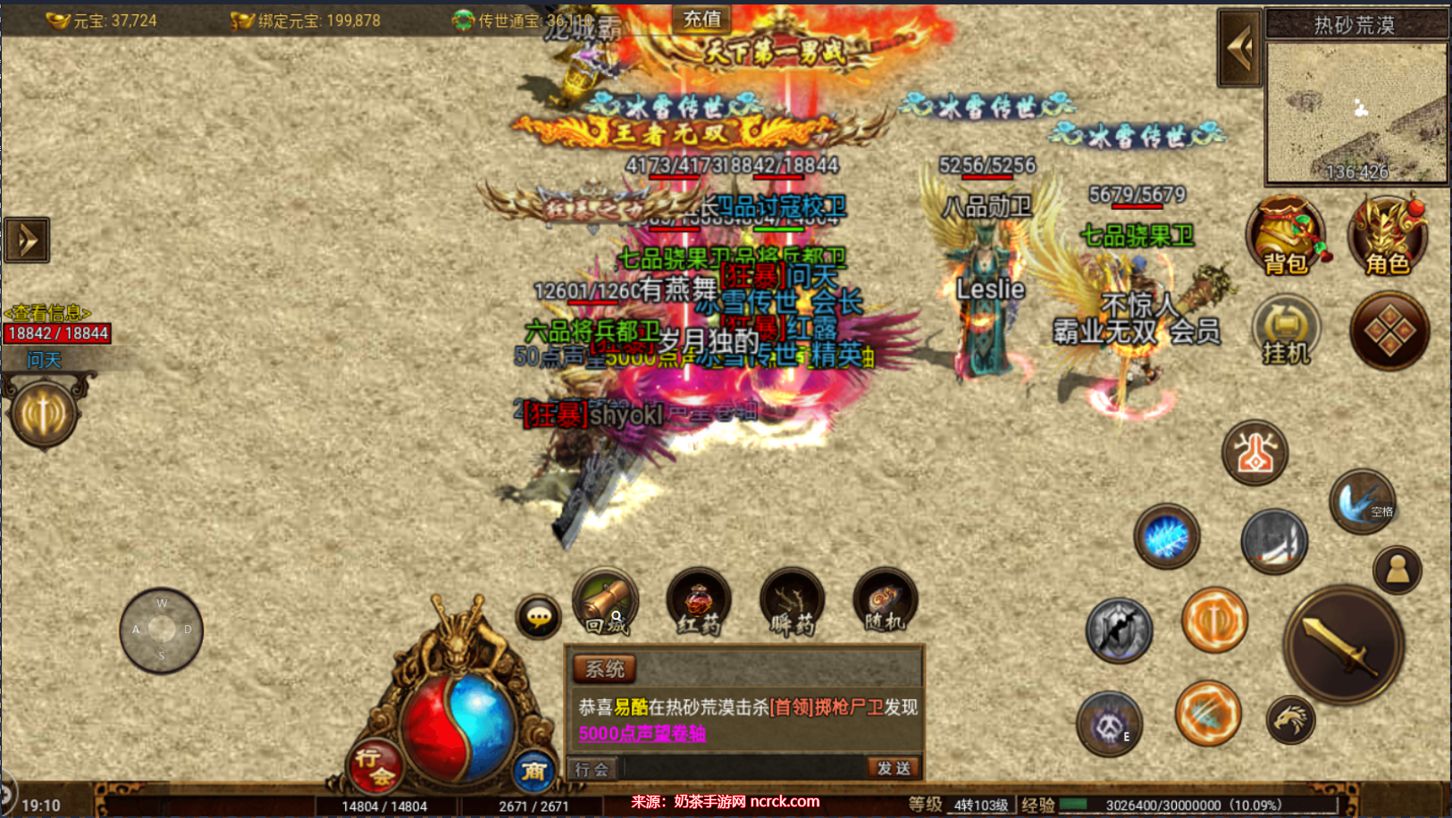Select the 行会 chat channel button
The image size is (1452, 818).
click(591, 768)
